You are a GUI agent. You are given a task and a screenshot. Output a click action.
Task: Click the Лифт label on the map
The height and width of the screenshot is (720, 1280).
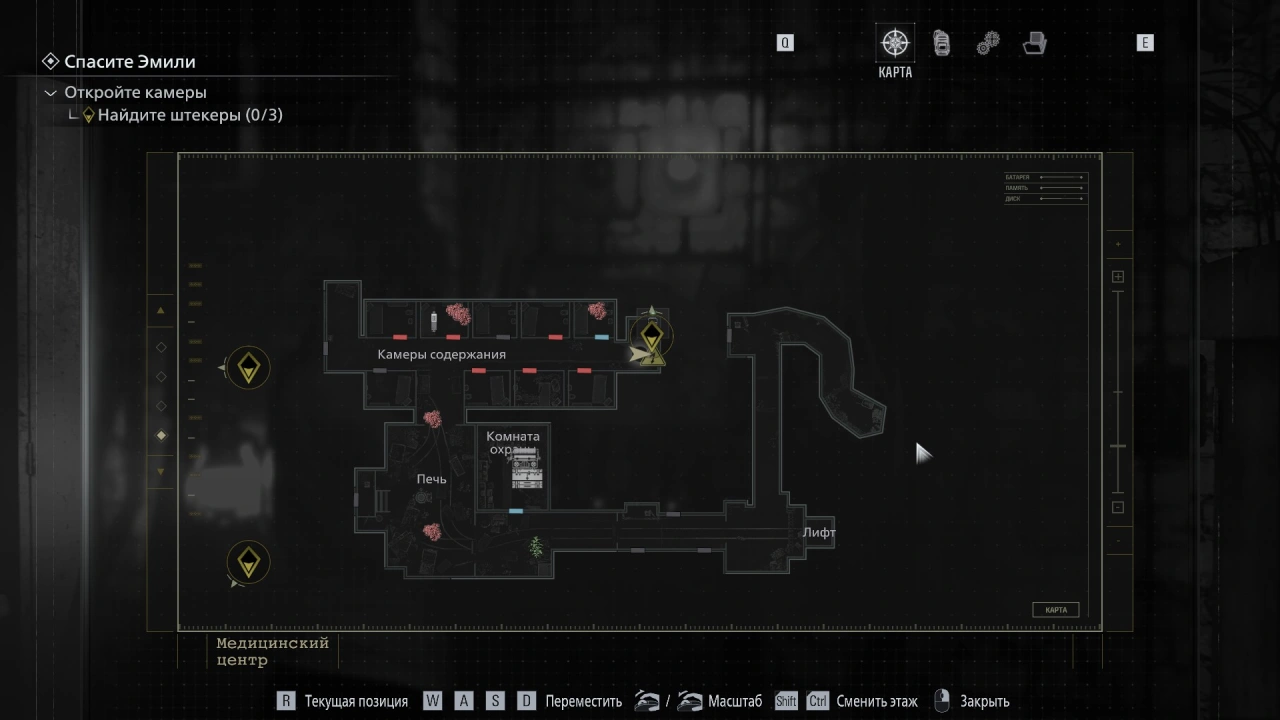818,533
